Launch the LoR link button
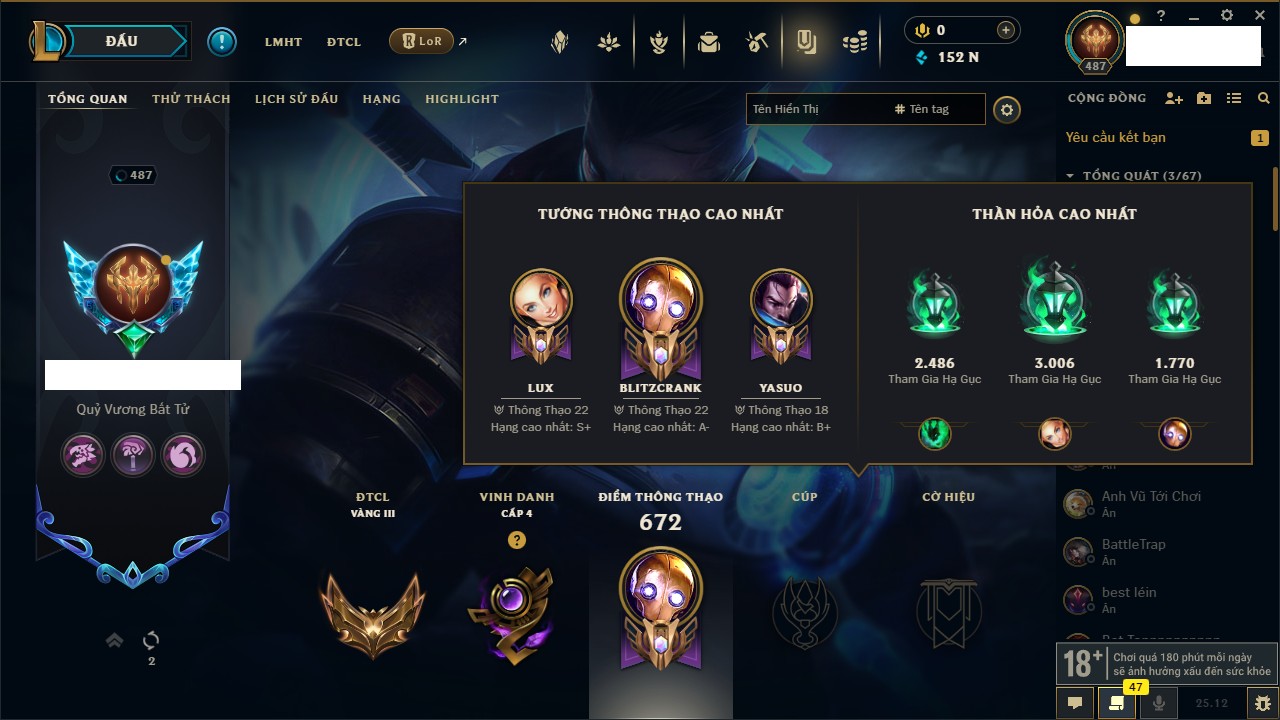Screen dimensions: 1280x720 coord(421,42)
